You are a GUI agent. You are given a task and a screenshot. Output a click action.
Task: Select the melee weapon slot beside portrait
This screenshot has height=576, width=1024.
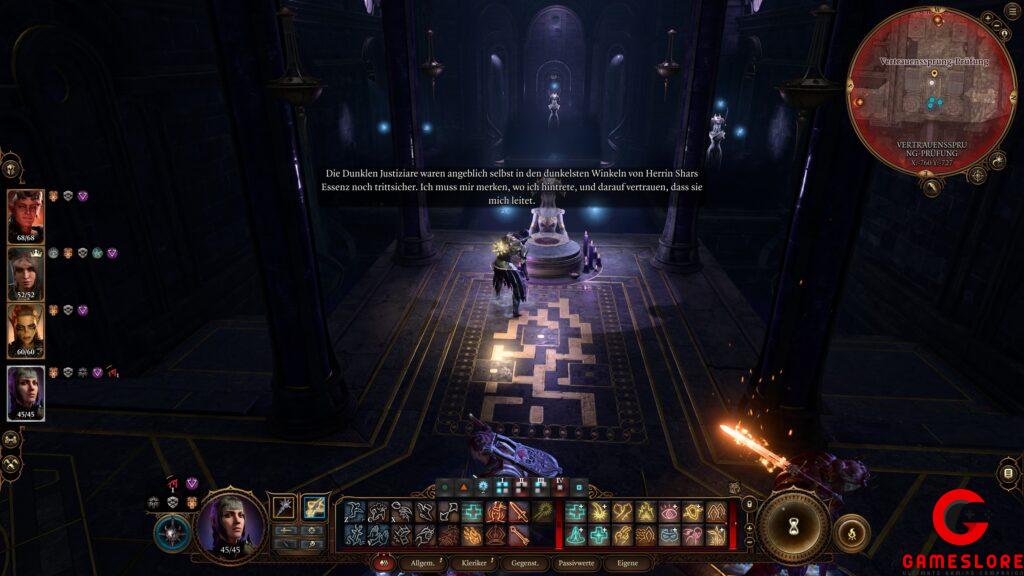click(x=285, y=507)
